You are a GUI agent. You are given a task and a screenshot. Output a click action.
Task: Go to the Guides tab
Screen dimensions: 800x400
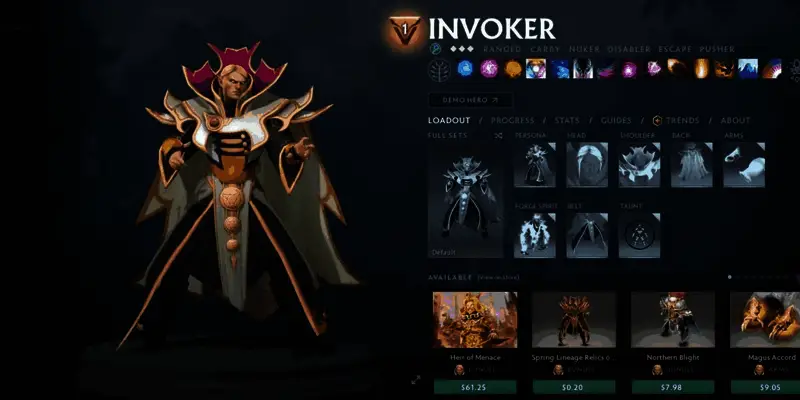(615, 121)
